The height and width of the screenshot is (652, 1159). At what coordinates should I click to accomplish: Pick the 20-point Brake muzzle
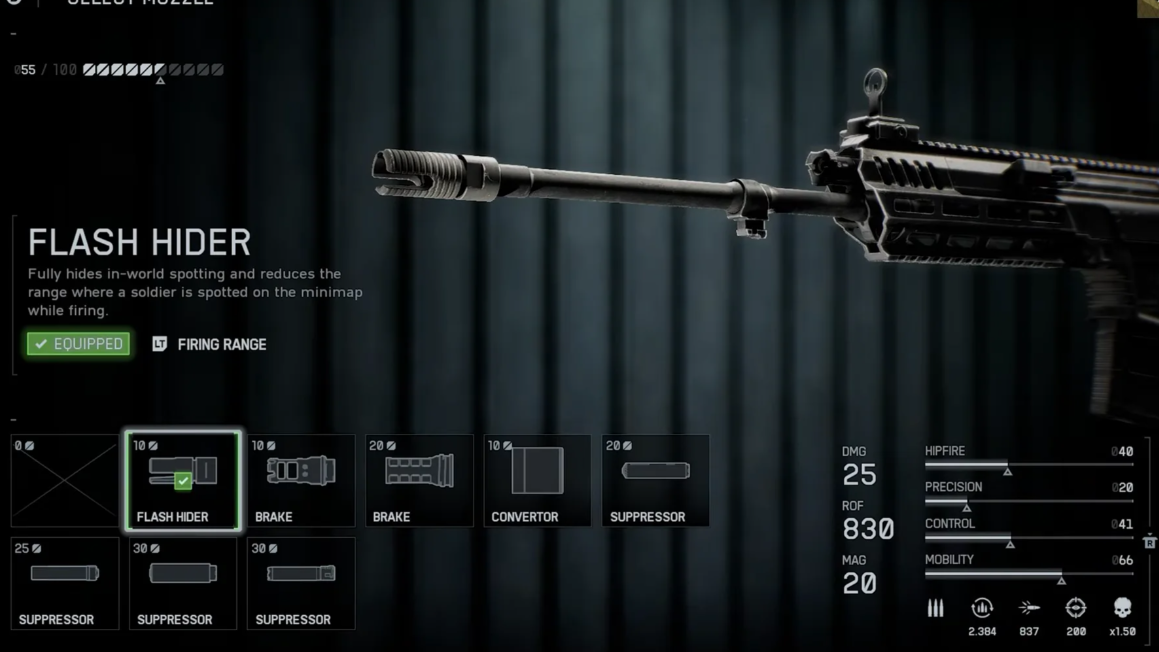pos(419,481)
